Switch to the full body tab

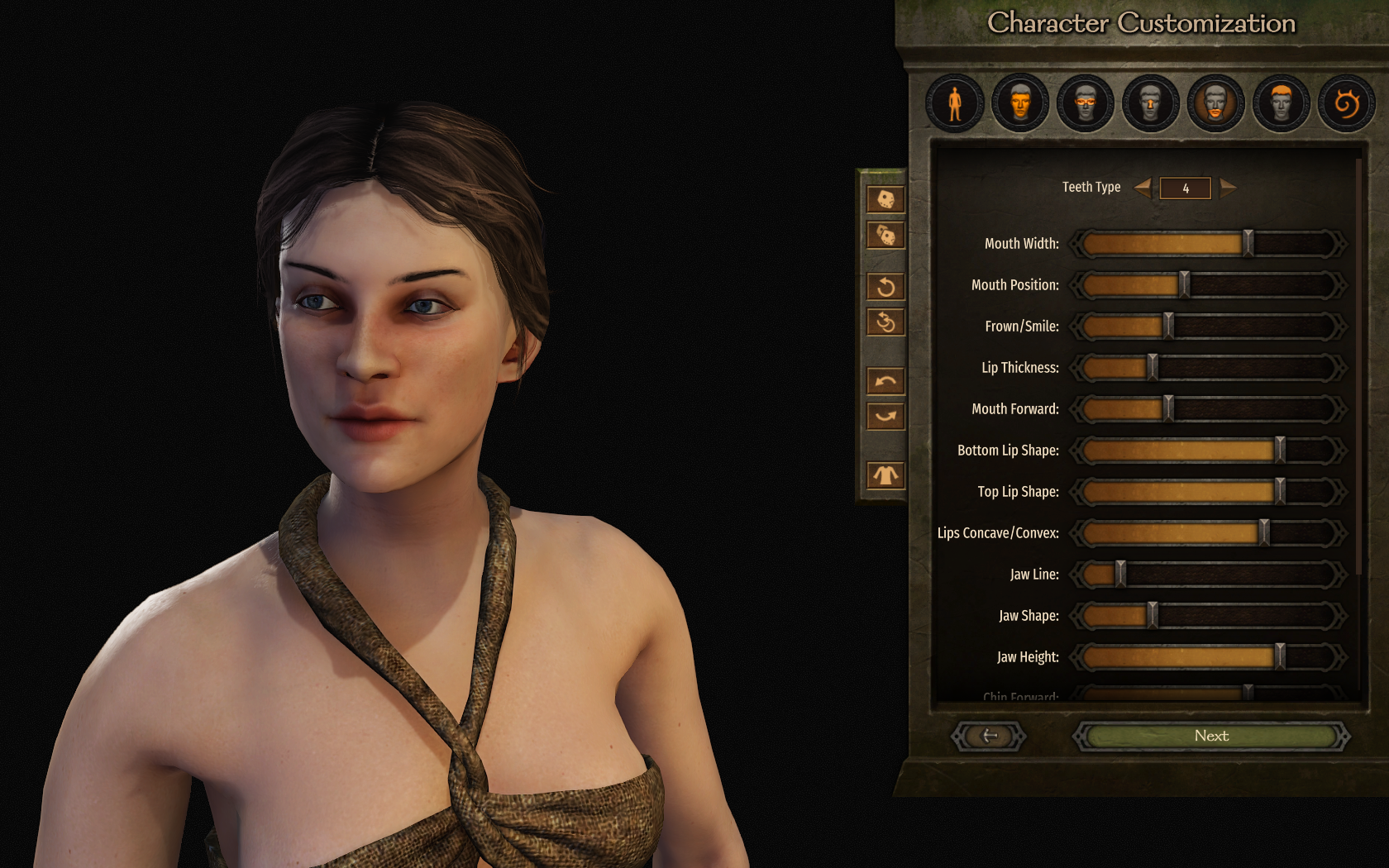tap(955, 104)
